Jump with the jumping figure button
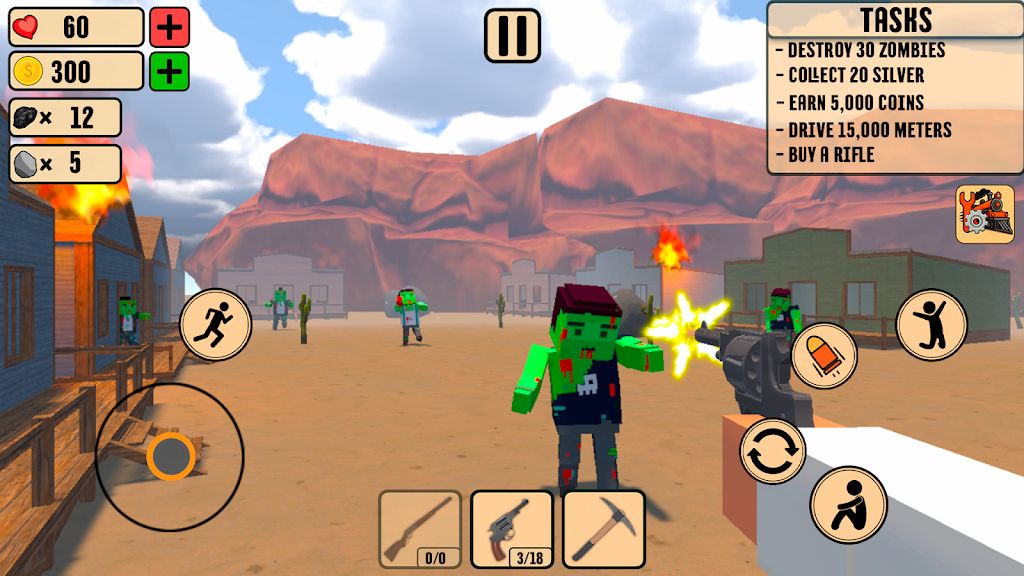Screen dimensions: 1024x576 [x=931, y=325]
